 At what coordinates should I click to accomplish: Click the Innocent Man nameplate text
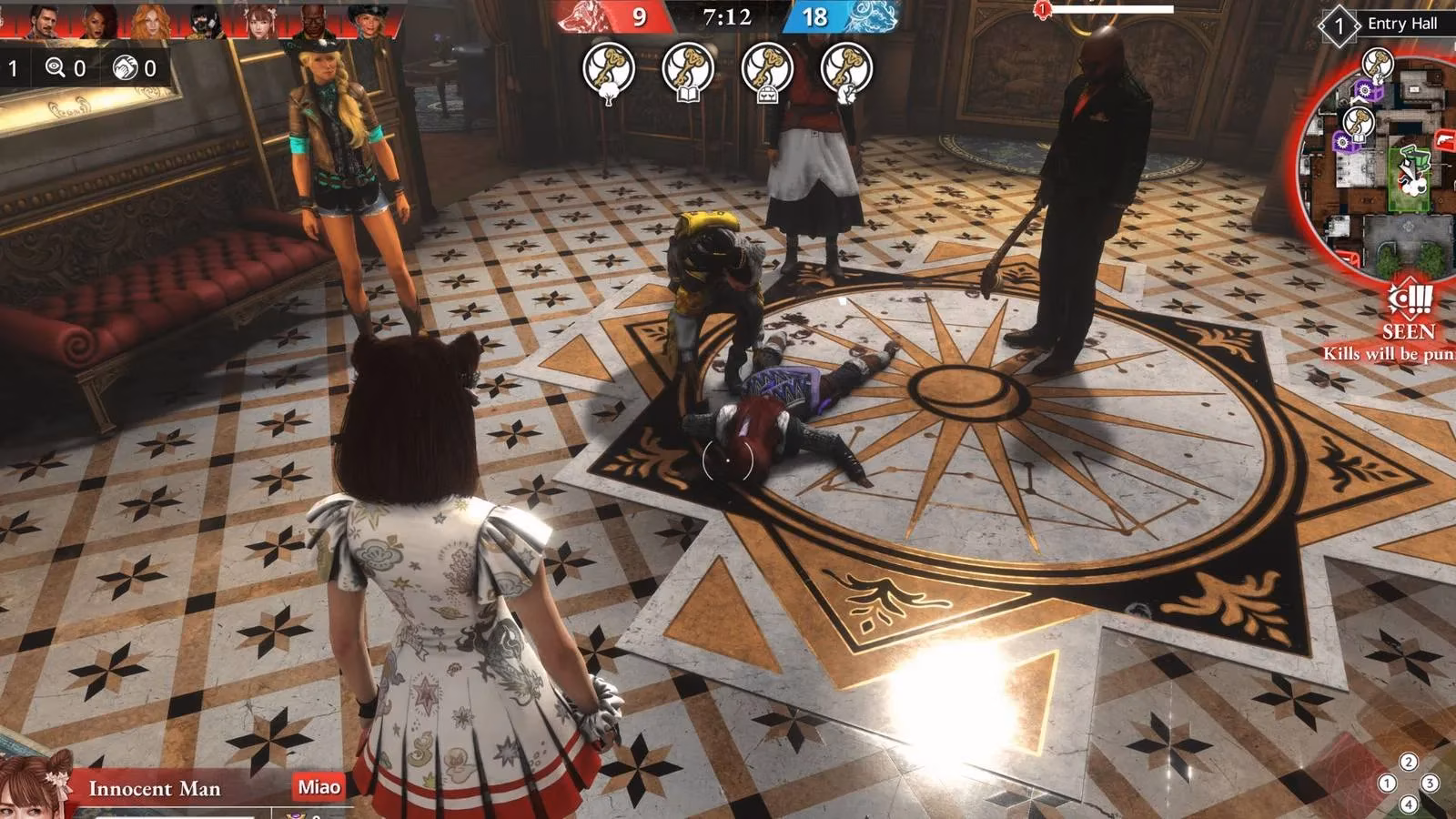pyautogui.click(x=154, y=788)
